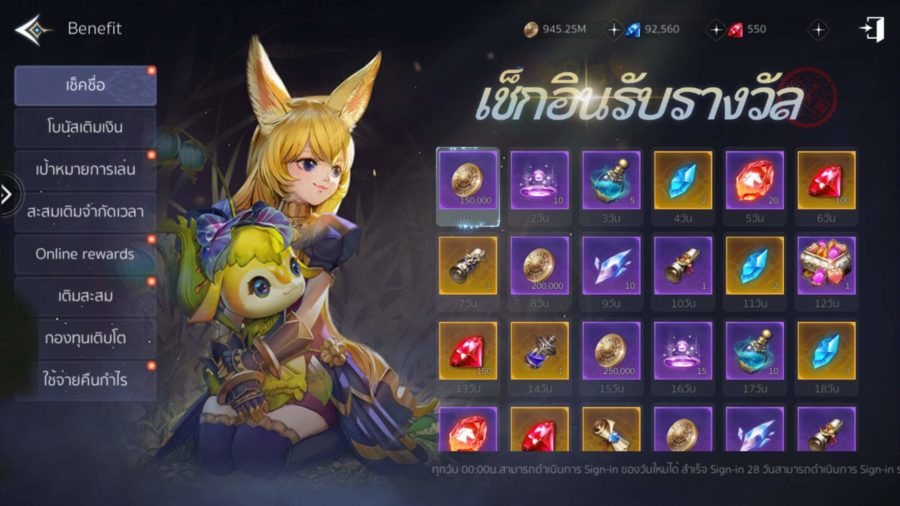Open the โบนัสเติมเงิน tab
Image resolution: width=900 pixels, height=506 pixels.
pos(85,128)
